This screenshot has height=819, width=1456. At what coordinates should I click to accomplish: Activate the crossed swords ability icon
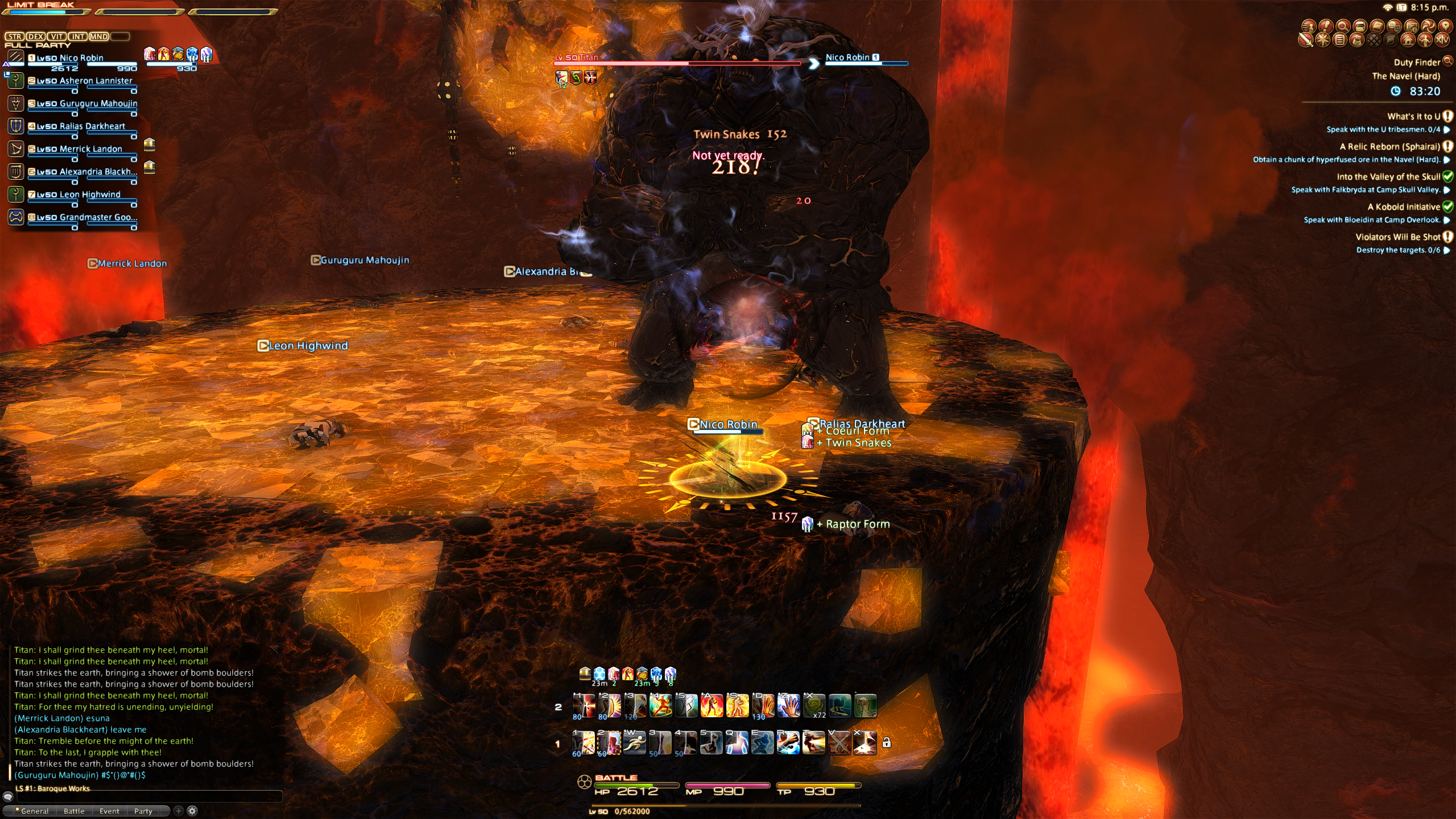(x=839, y=742)
